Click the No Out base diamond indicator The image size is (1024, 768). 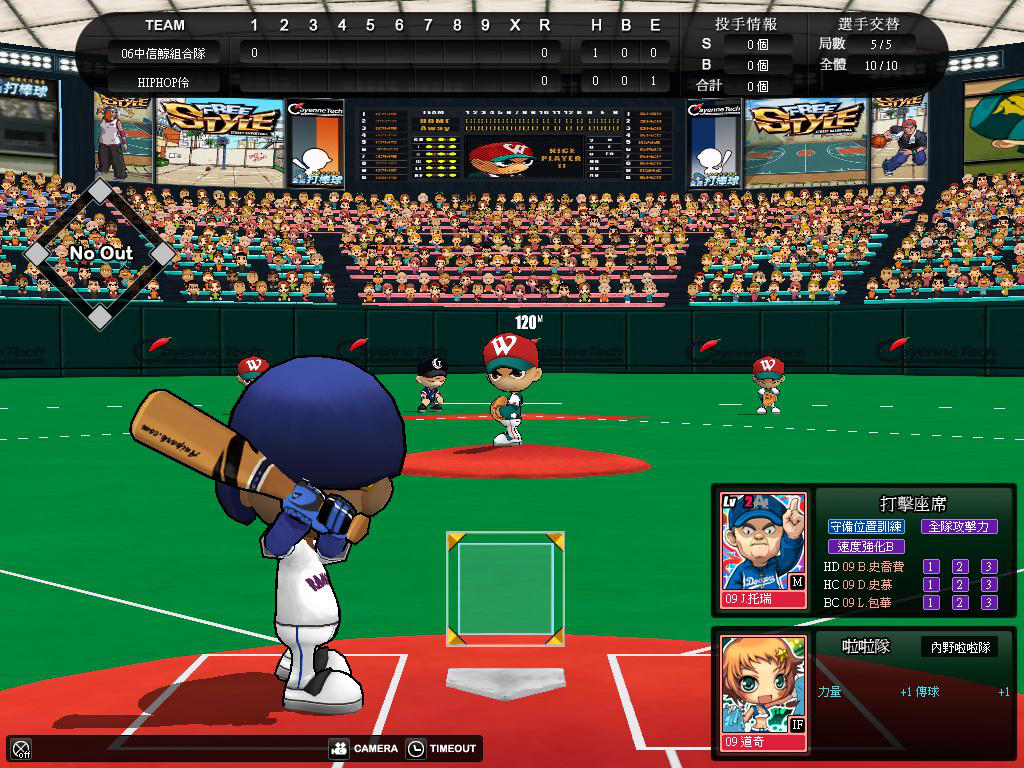pos(100,254)
